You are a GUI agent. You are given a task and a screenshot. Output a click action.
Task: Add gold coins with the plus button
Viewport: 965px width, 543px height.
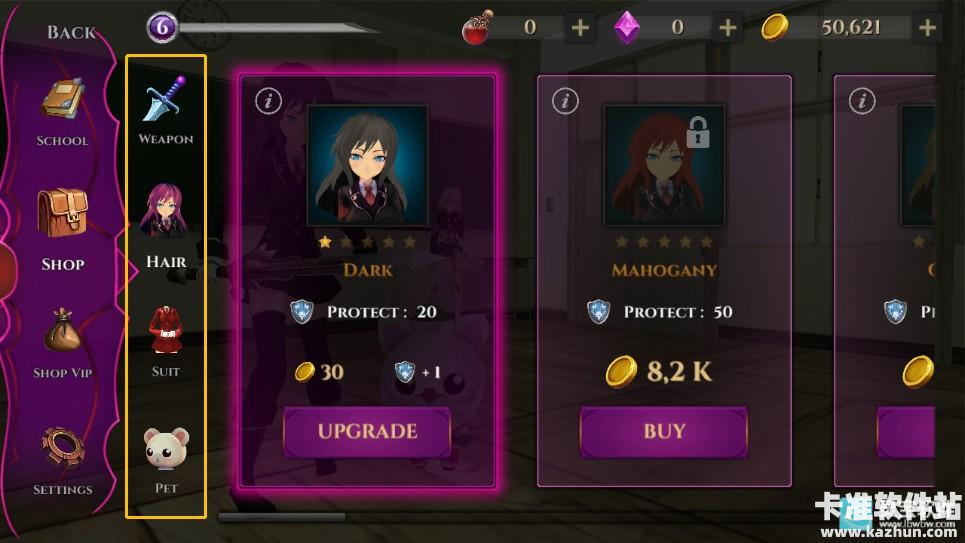(x=928, y=28)
